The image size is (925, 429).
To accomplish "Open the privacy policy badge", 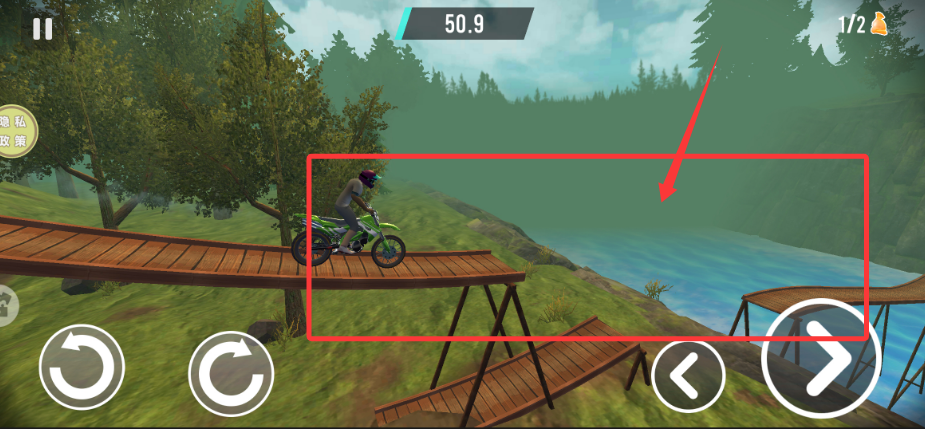I will (x=17, y=132).
